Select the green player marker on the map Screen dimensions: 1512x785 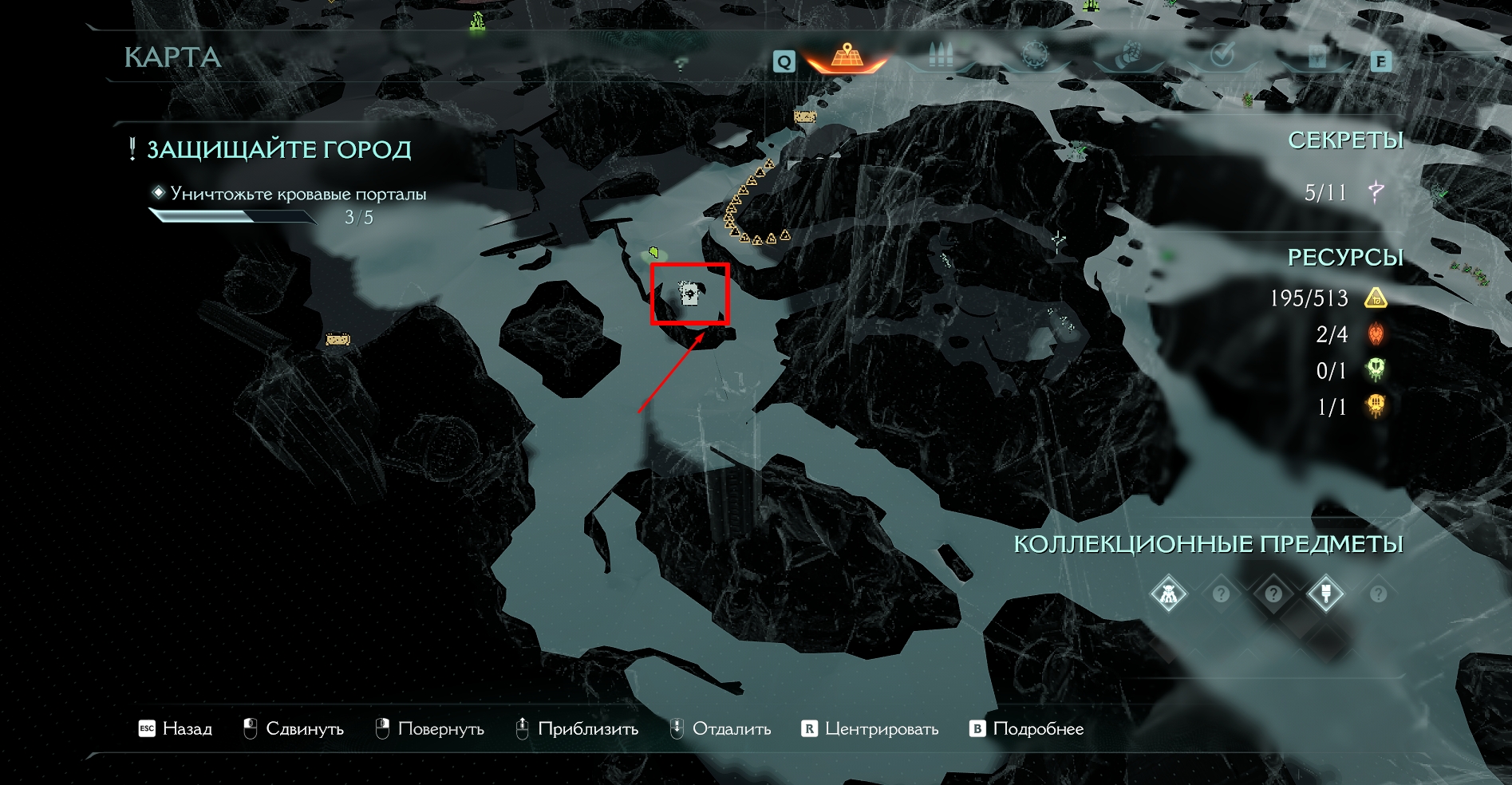point(653,253)
